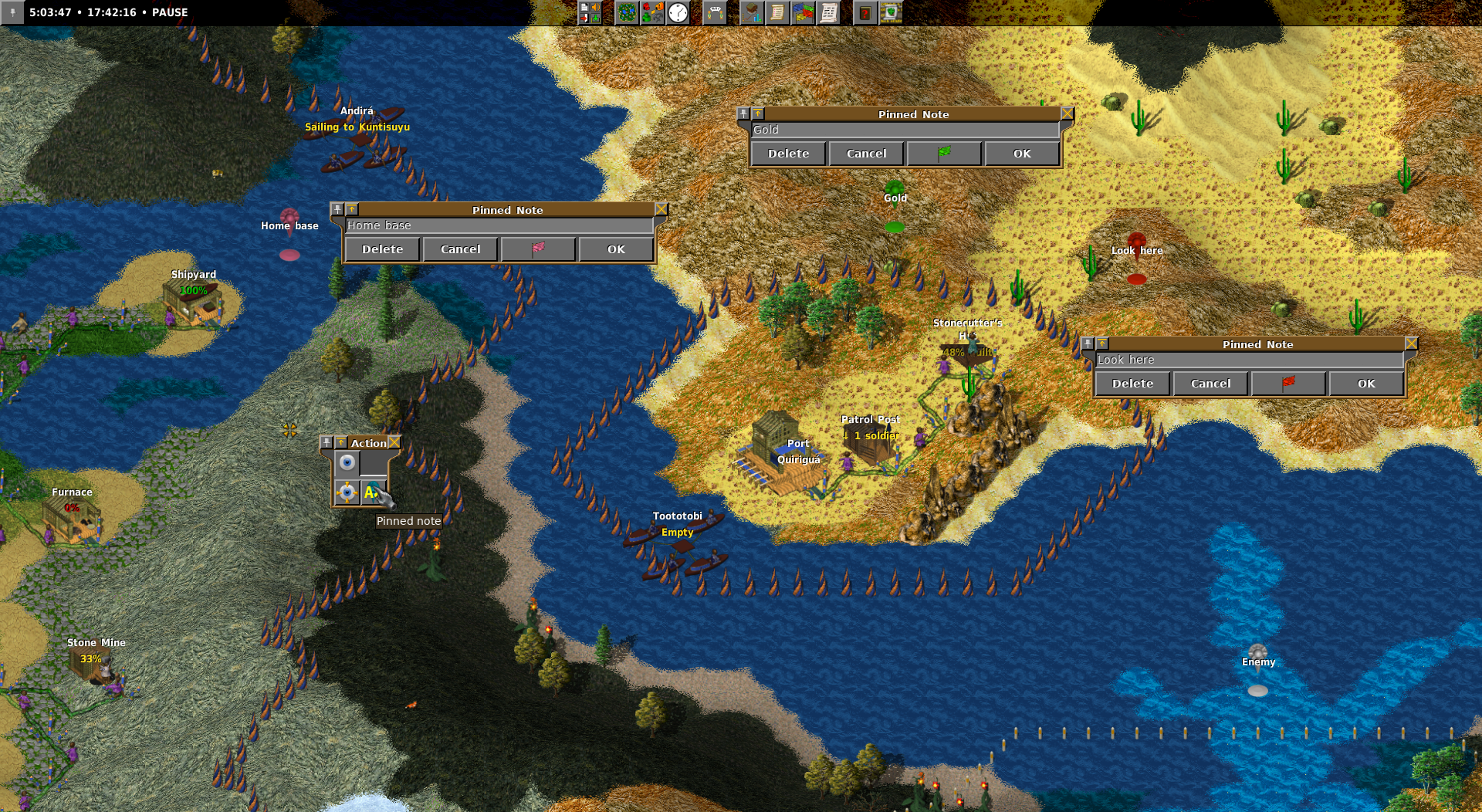The height and width of the screenshot is (812, 1482).
Task: Click the green flag button on Gold note
Action: click(944, 154)
